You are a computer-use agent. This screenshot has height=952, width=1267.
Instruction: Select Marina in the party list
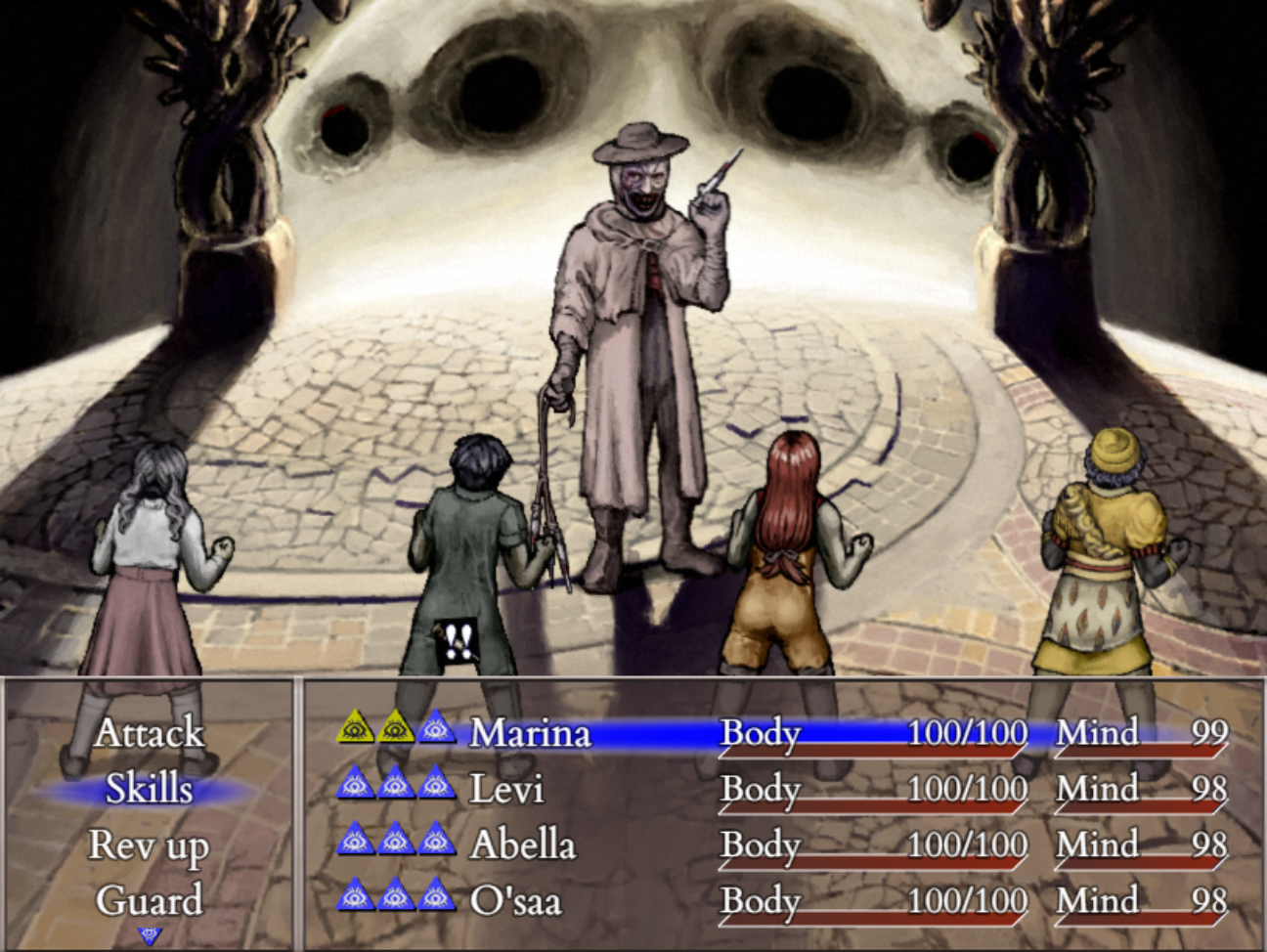[531, 733]
